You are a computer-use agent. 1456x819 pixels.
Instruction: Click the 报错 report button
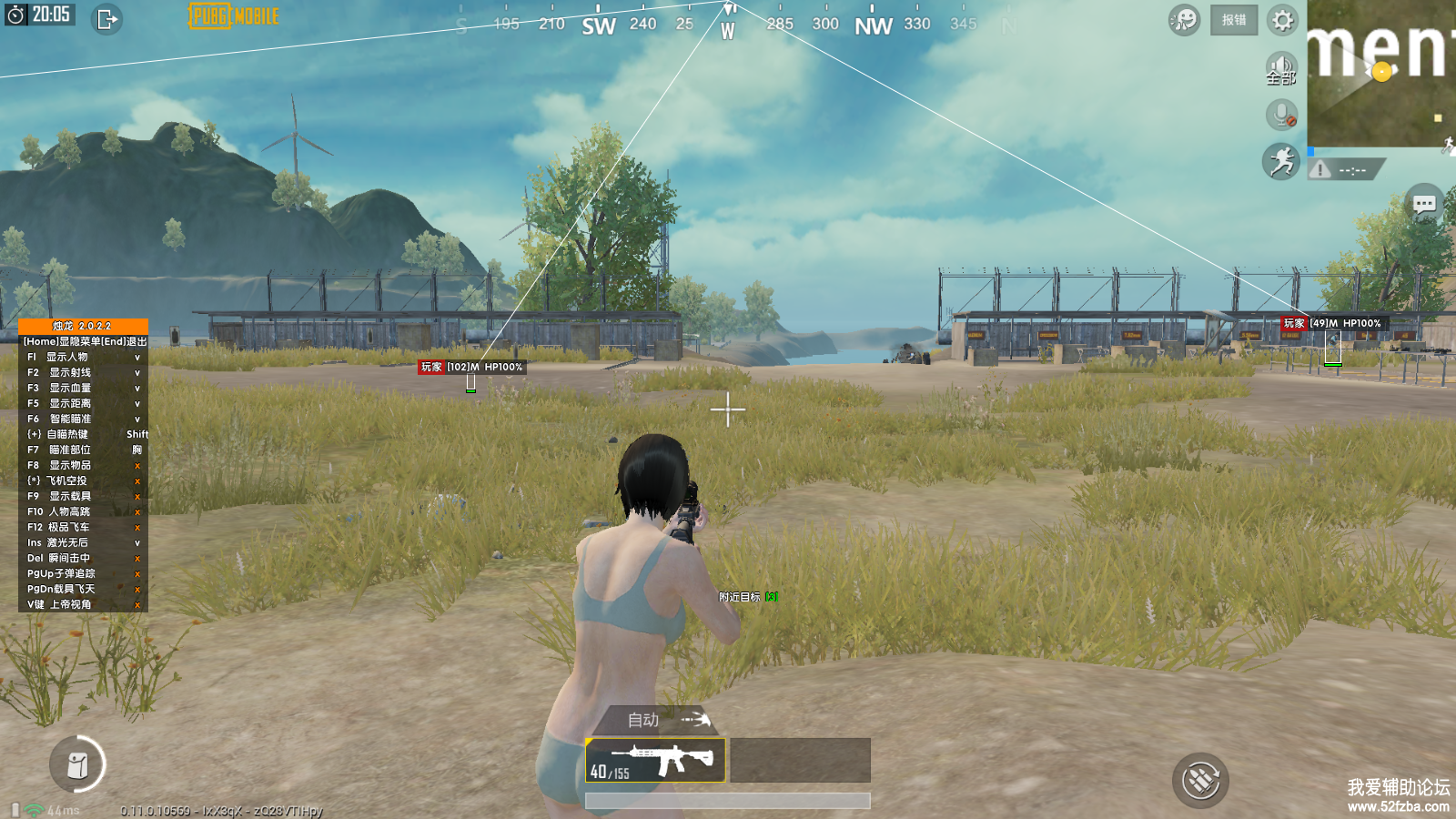click(1234, 20)
